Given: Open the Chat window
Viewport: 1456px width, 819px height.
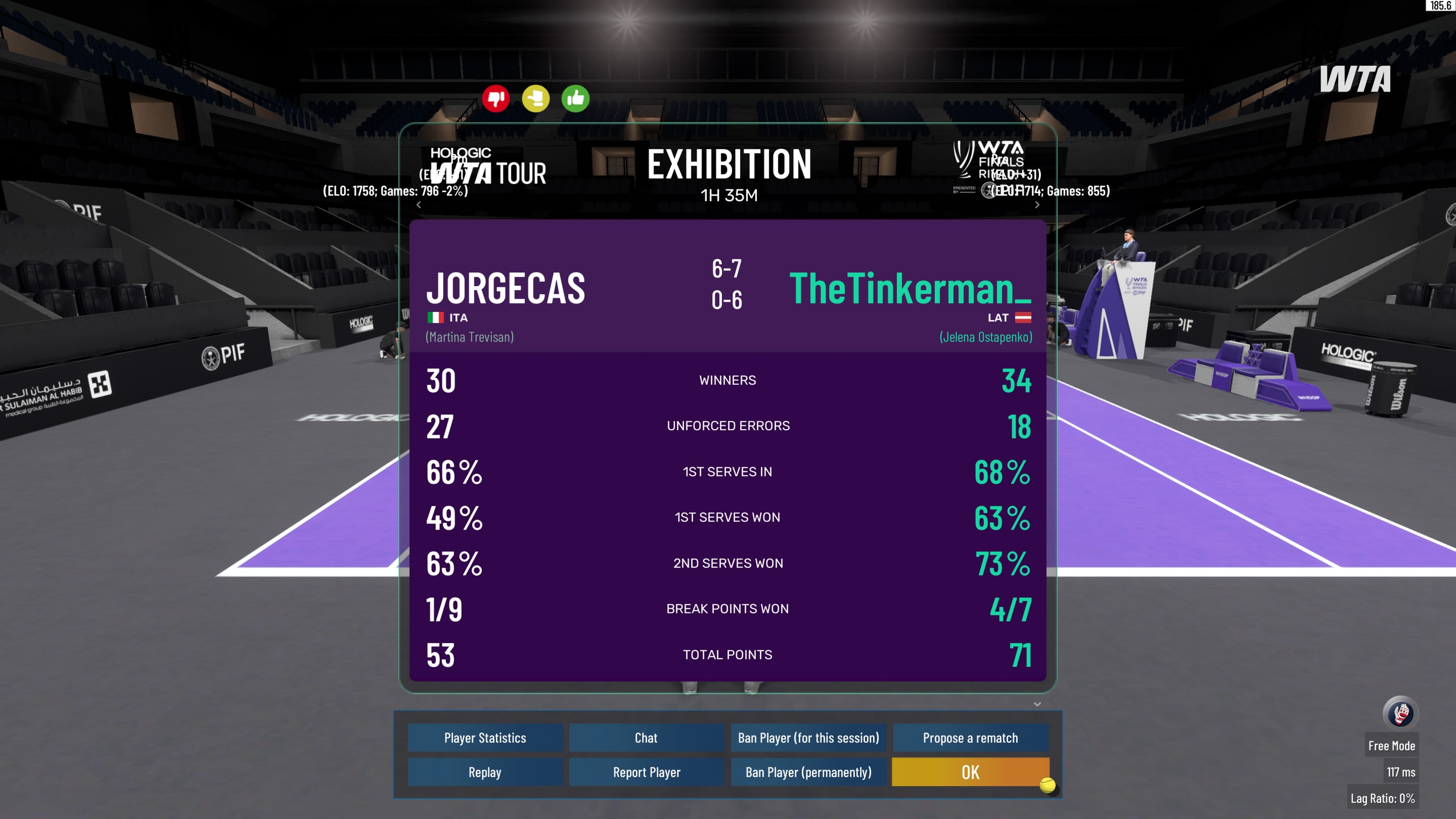Looking at the screenshot, I should (x=646, y=737).
